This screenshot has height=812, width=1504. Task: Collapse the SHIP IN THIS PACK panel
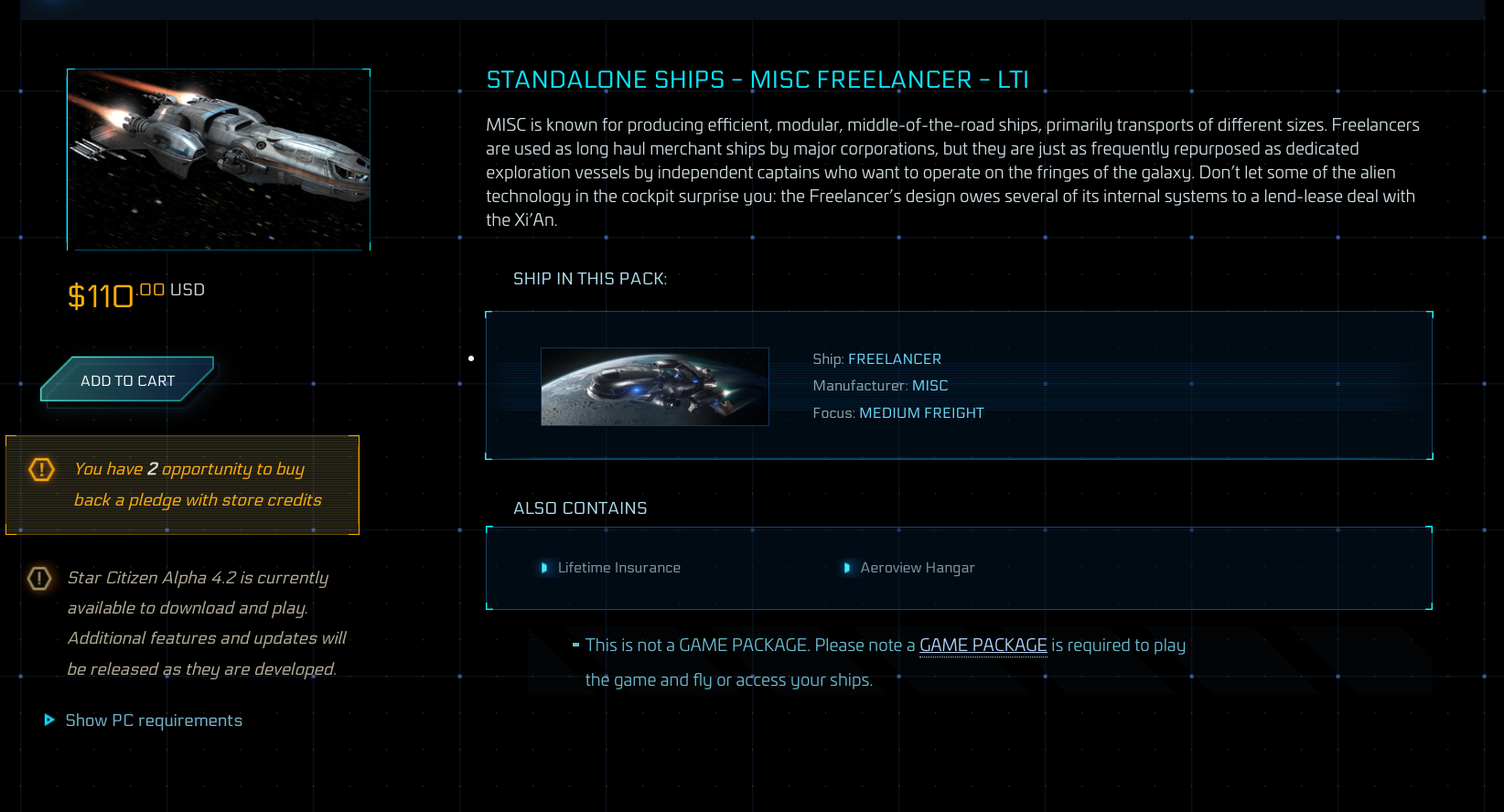pos(590,278)
